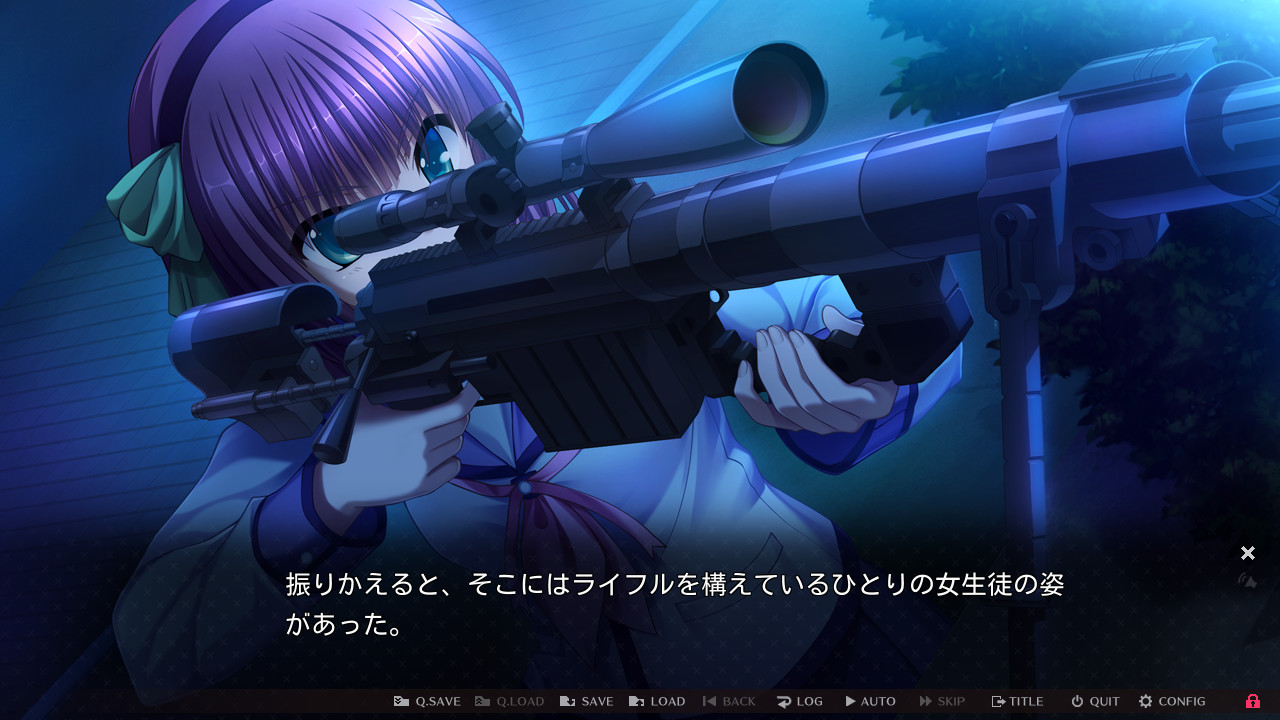Open settings via the CONFIG gear icon
This screenshot has height=720, width=1280.
coord(1144,701)
